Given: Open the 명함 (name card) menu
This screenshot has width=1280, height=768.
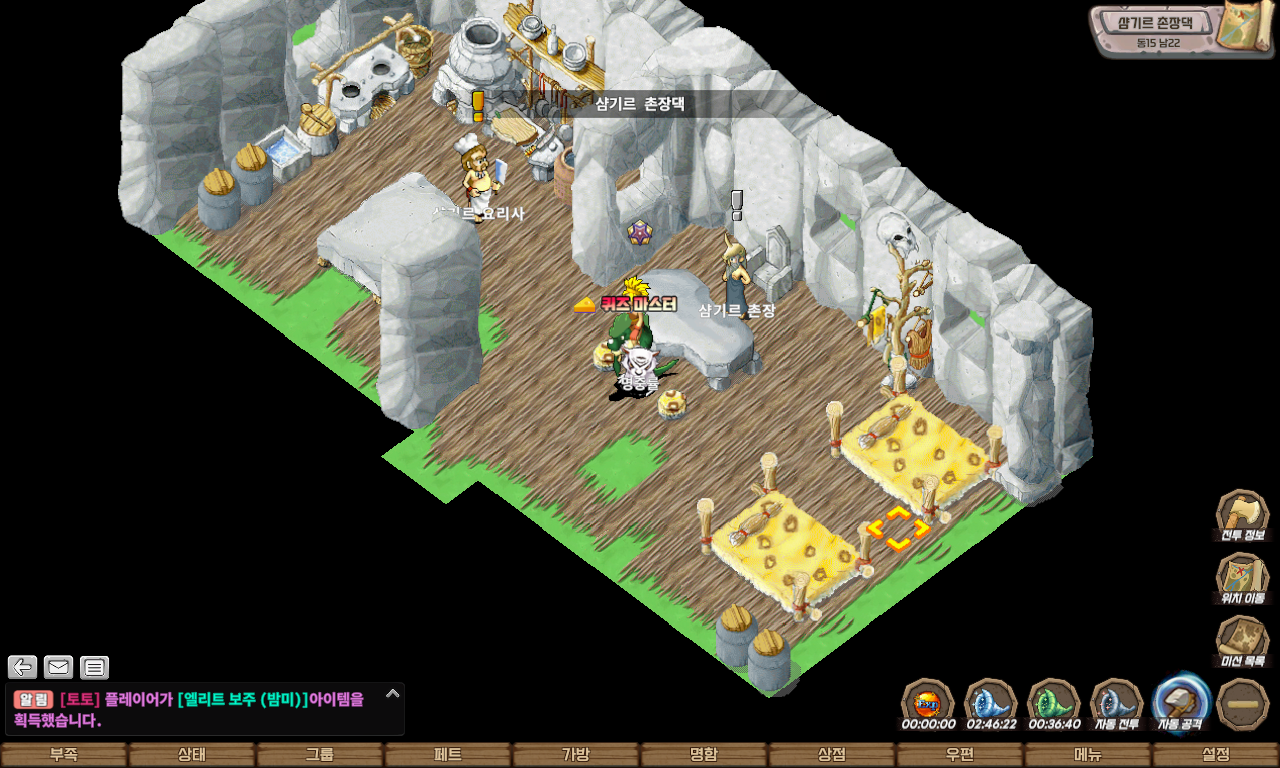Looking at the screenshot, I should tap(704, 755).
